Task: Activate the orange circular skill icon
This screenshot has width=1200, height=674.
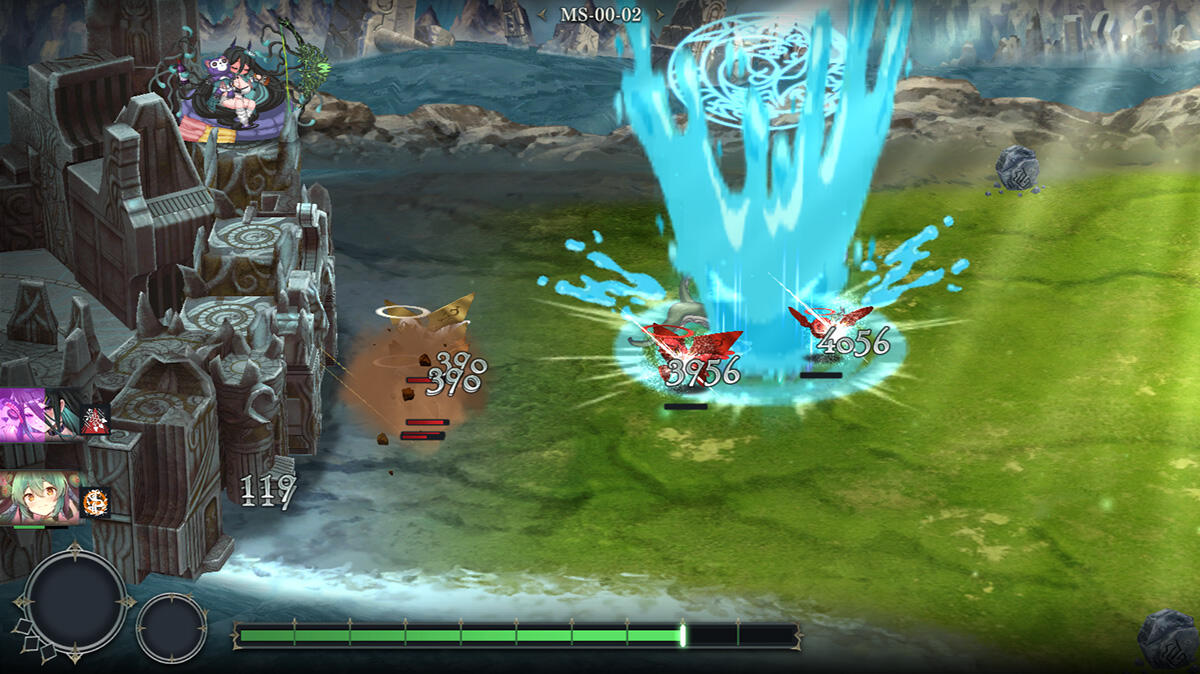Action: (96, 501)
